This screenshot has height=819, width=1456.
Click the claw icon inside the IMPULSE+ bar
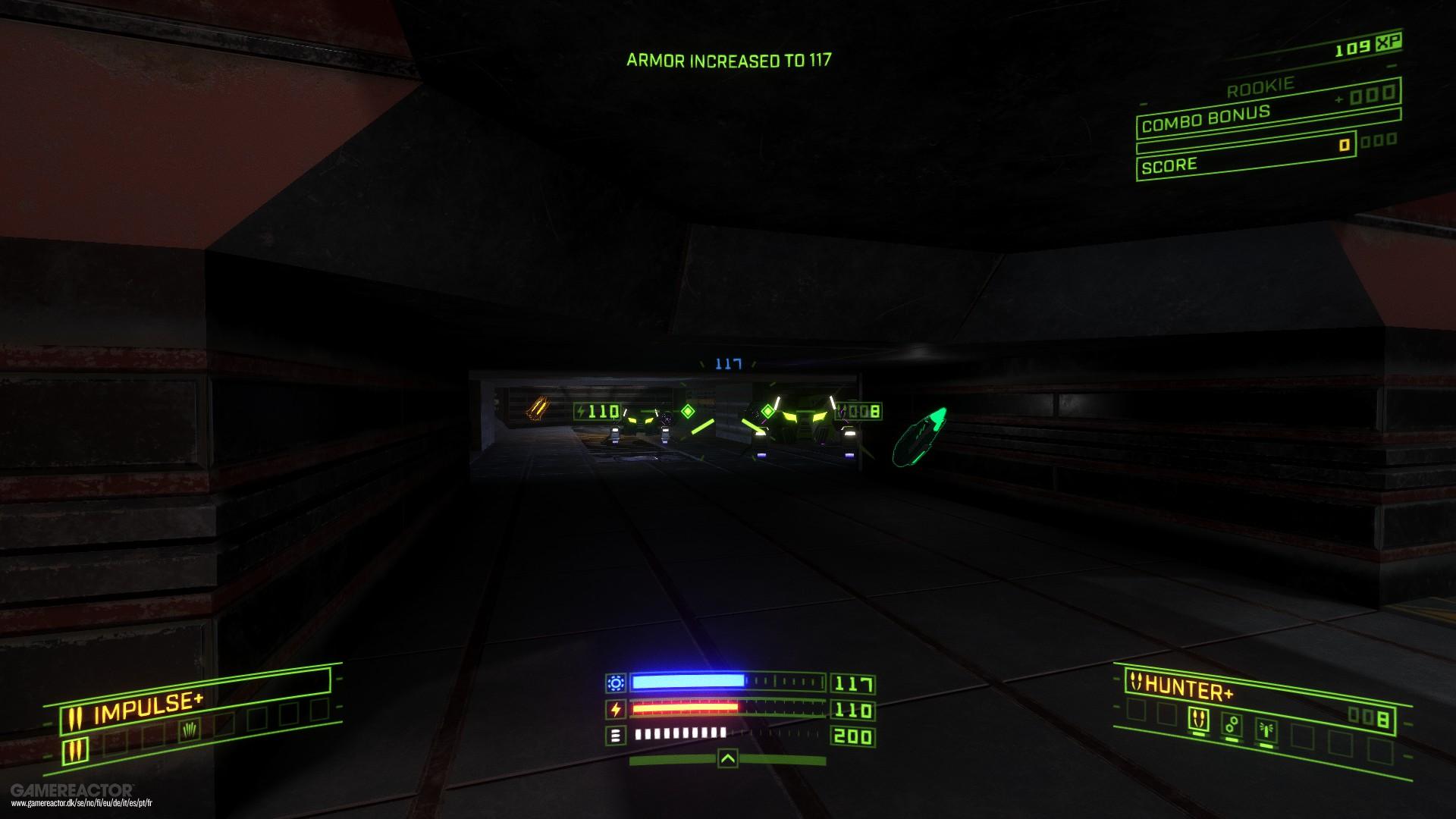(190, 730)
